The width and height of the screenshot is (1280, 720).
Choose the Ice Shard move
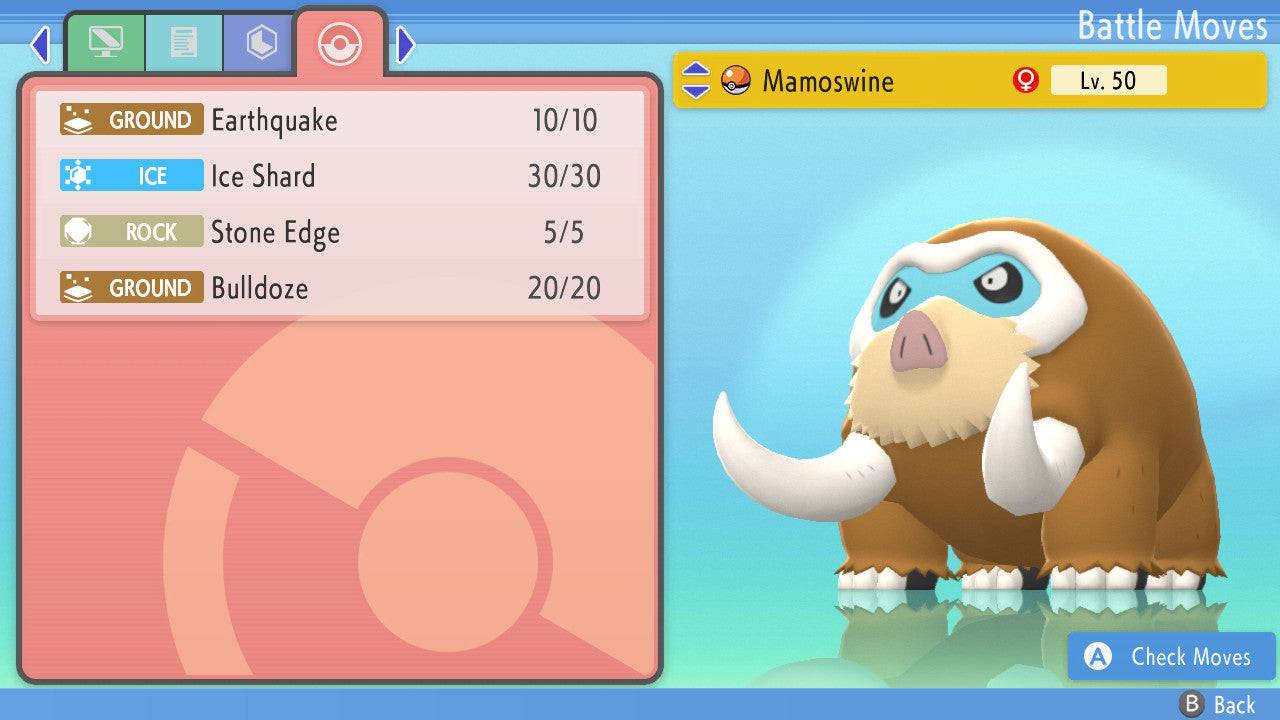[340, 177]
